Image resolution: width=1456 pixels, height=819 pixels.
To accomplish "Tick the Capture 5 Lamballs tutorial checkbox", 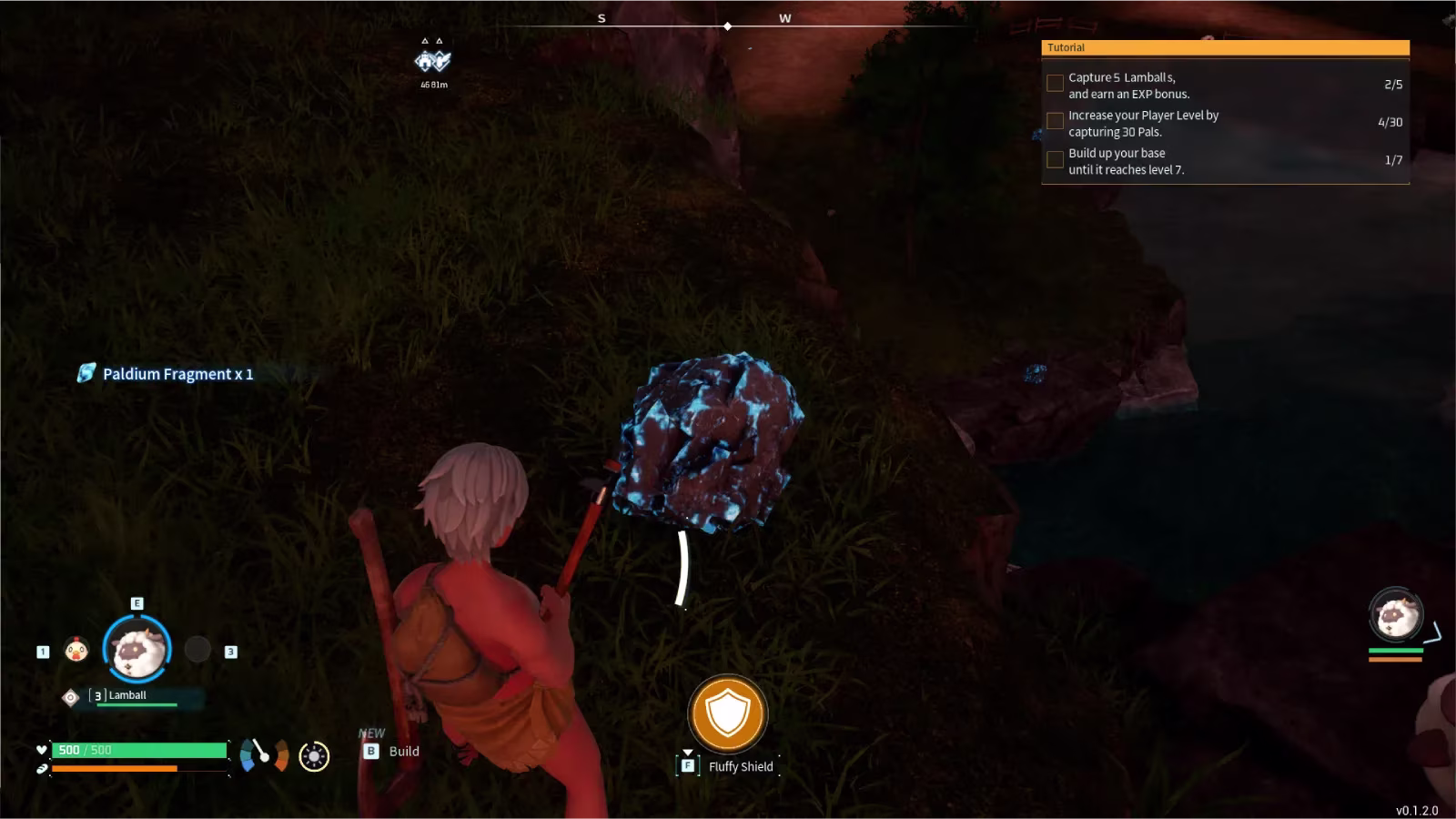I will click(1055, 84).
